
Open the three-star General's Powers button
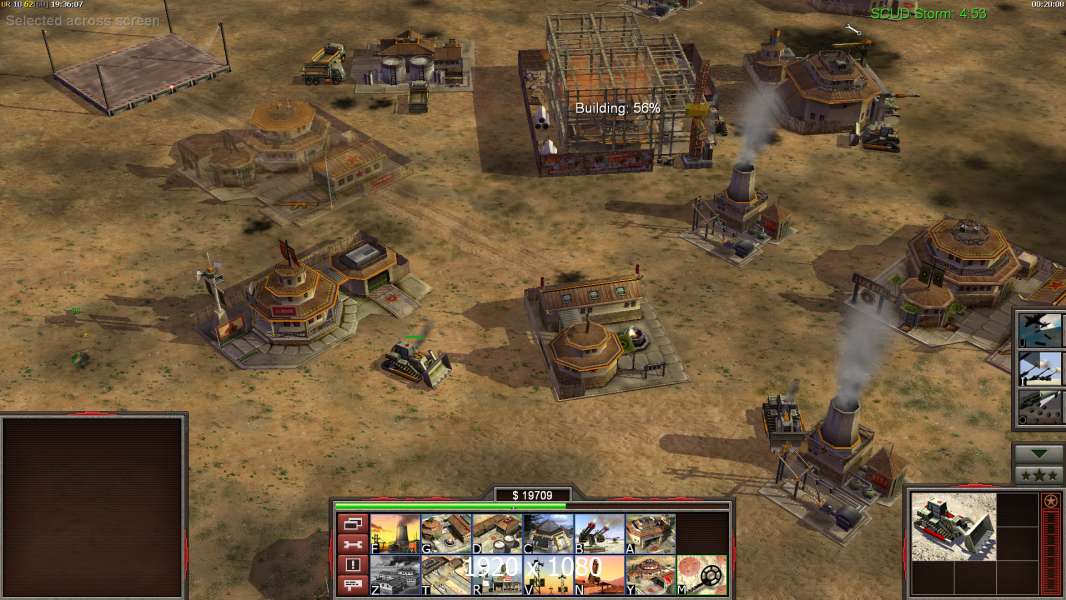click(x=1038, y=475)
